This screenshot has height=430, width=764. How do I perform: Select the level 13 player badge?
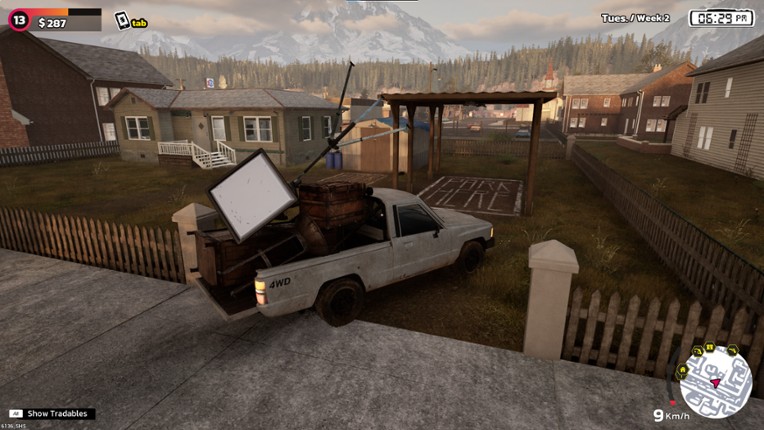click(18, 21)
